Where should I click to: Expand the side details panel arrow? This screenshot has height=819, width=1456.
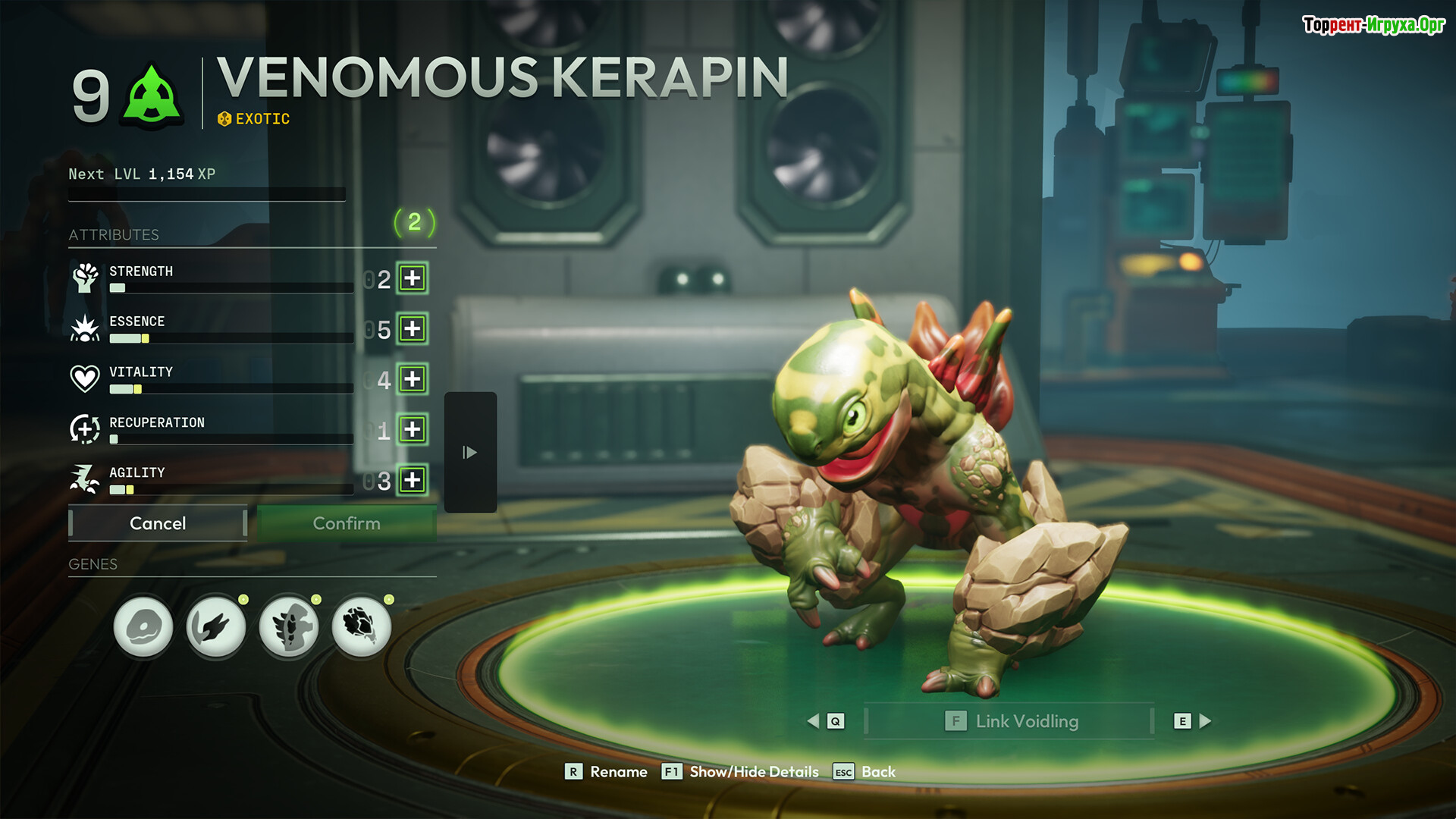[470, 453]
